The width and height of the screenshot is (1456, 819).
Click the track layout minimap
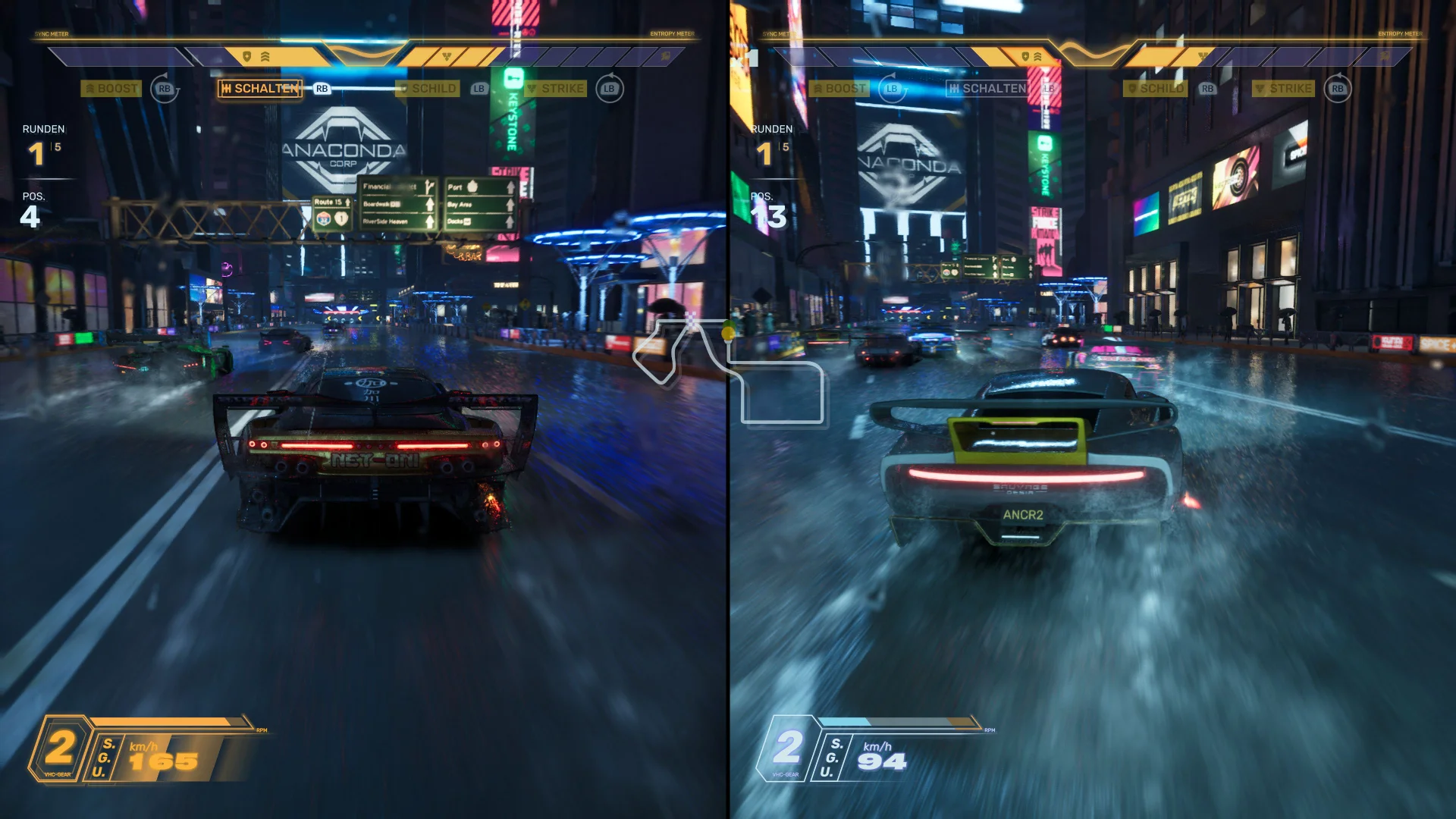[x=728, y=372]
